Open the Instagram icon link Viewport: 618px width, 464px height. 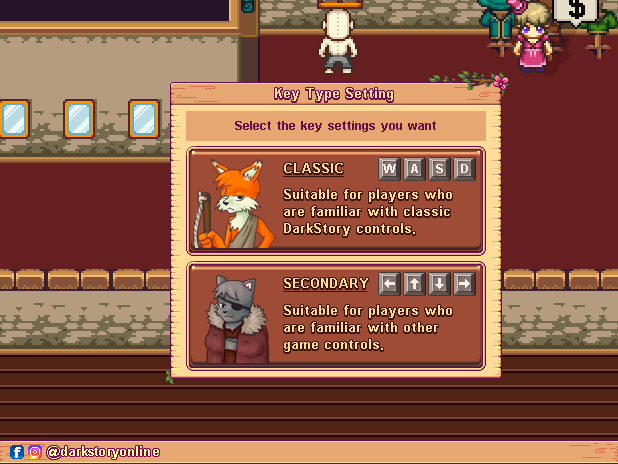35,452
